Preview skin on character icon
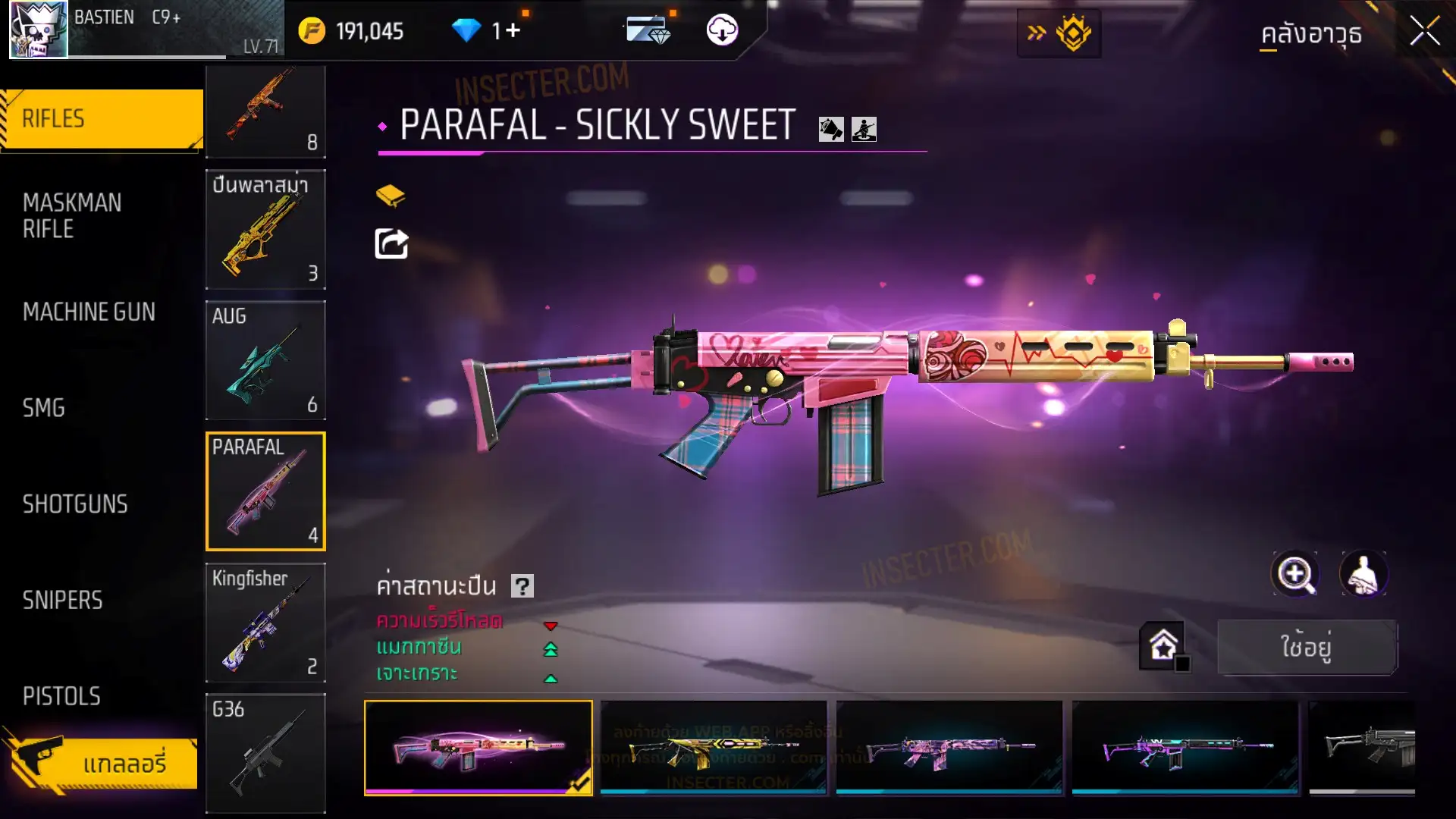 click(1363, 574)
